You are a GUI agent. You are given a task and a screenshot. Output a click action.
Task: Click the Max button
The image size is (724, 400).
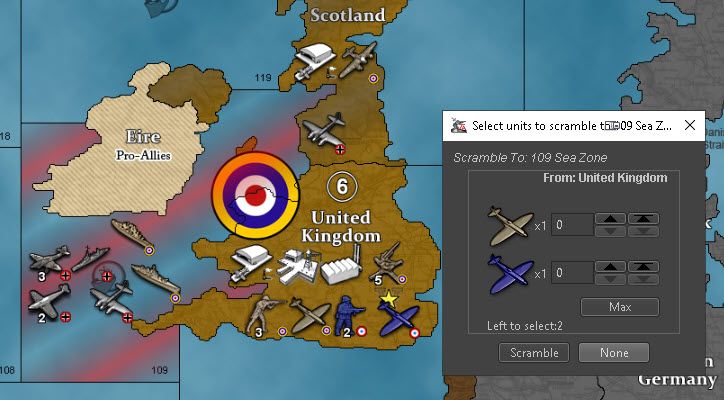point(620,306)
